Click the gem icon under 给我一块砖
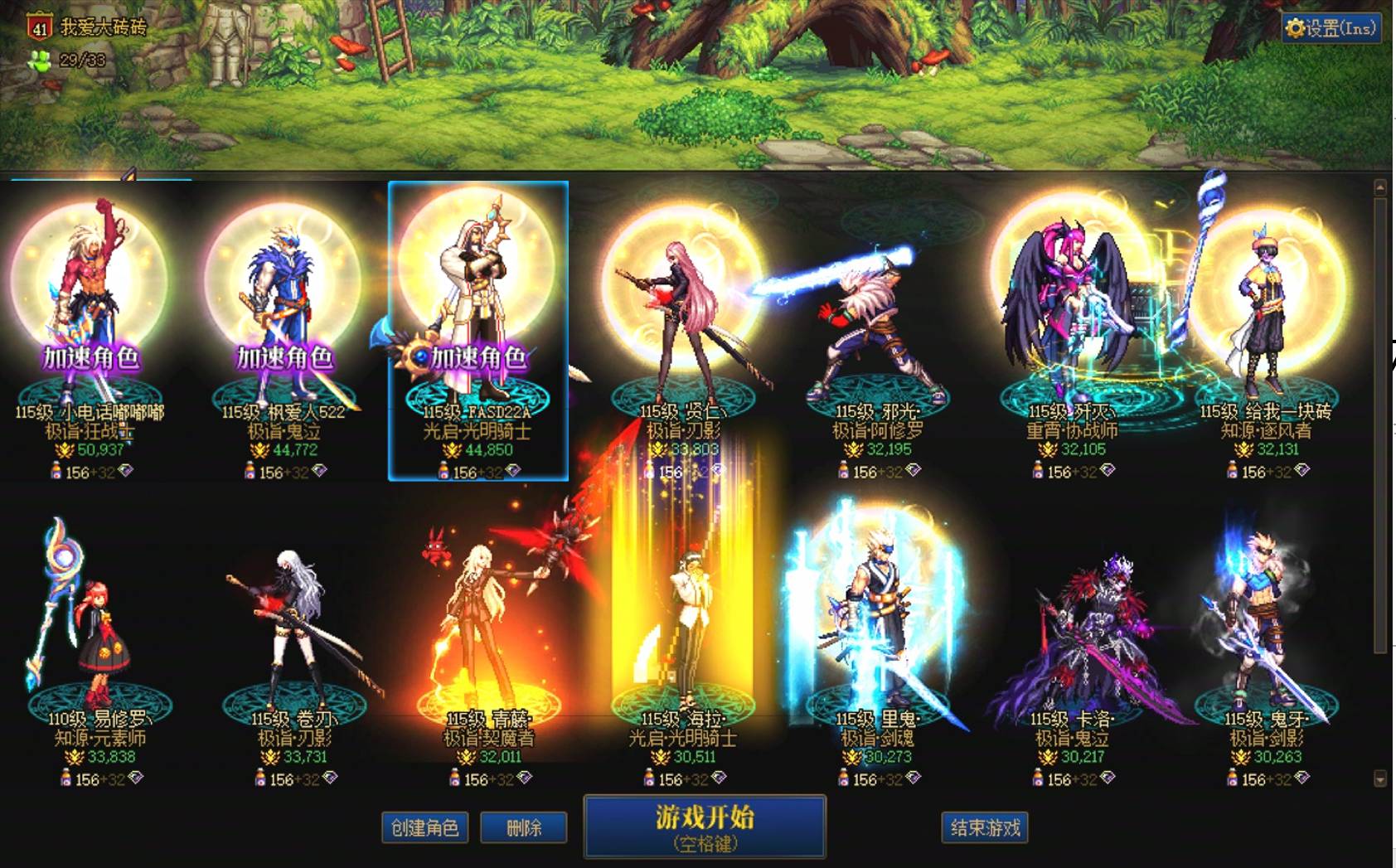 [1302, 471]
